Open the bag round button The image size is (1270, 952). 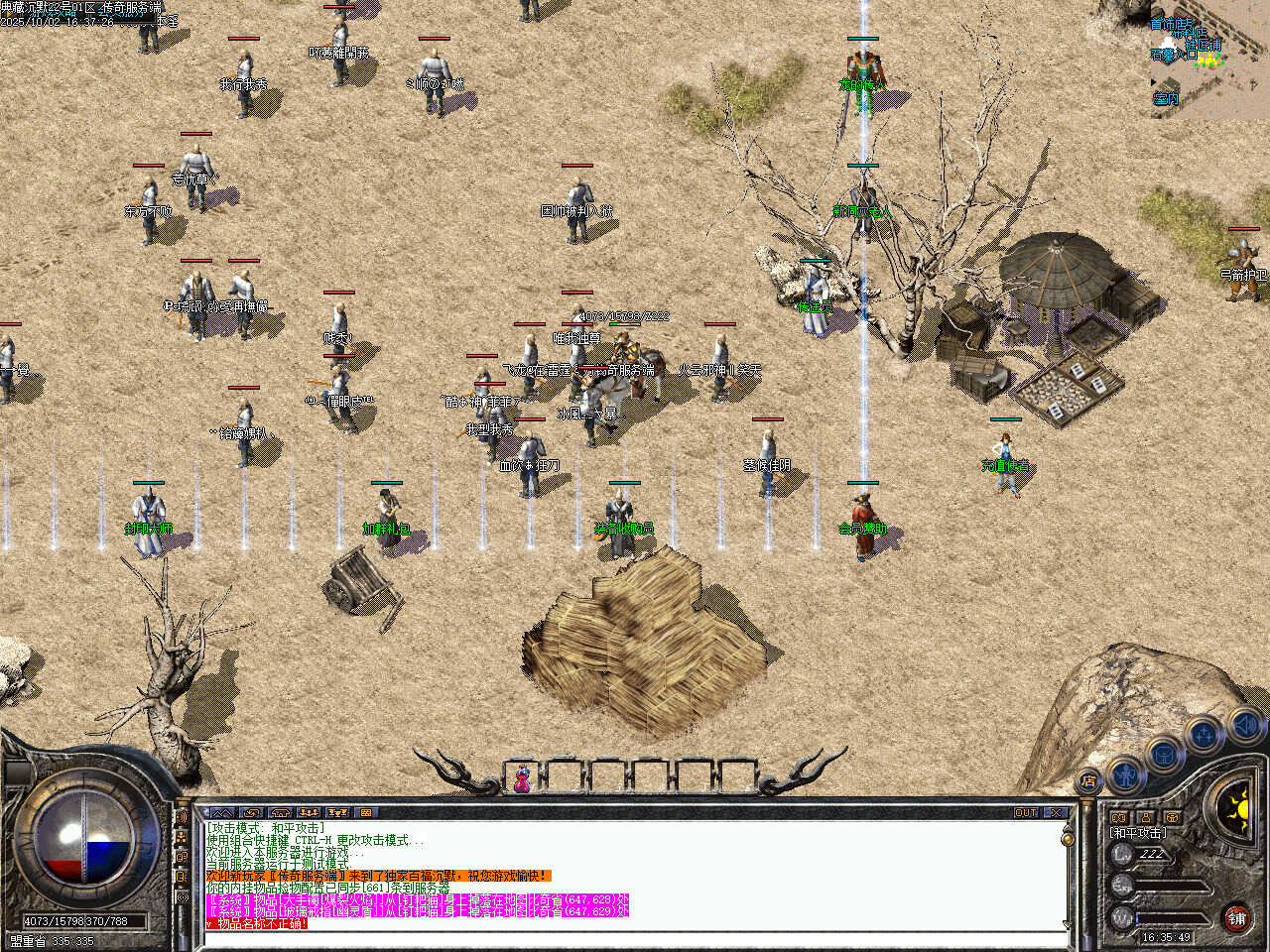pyautogui.click(x=1162, y=753)
